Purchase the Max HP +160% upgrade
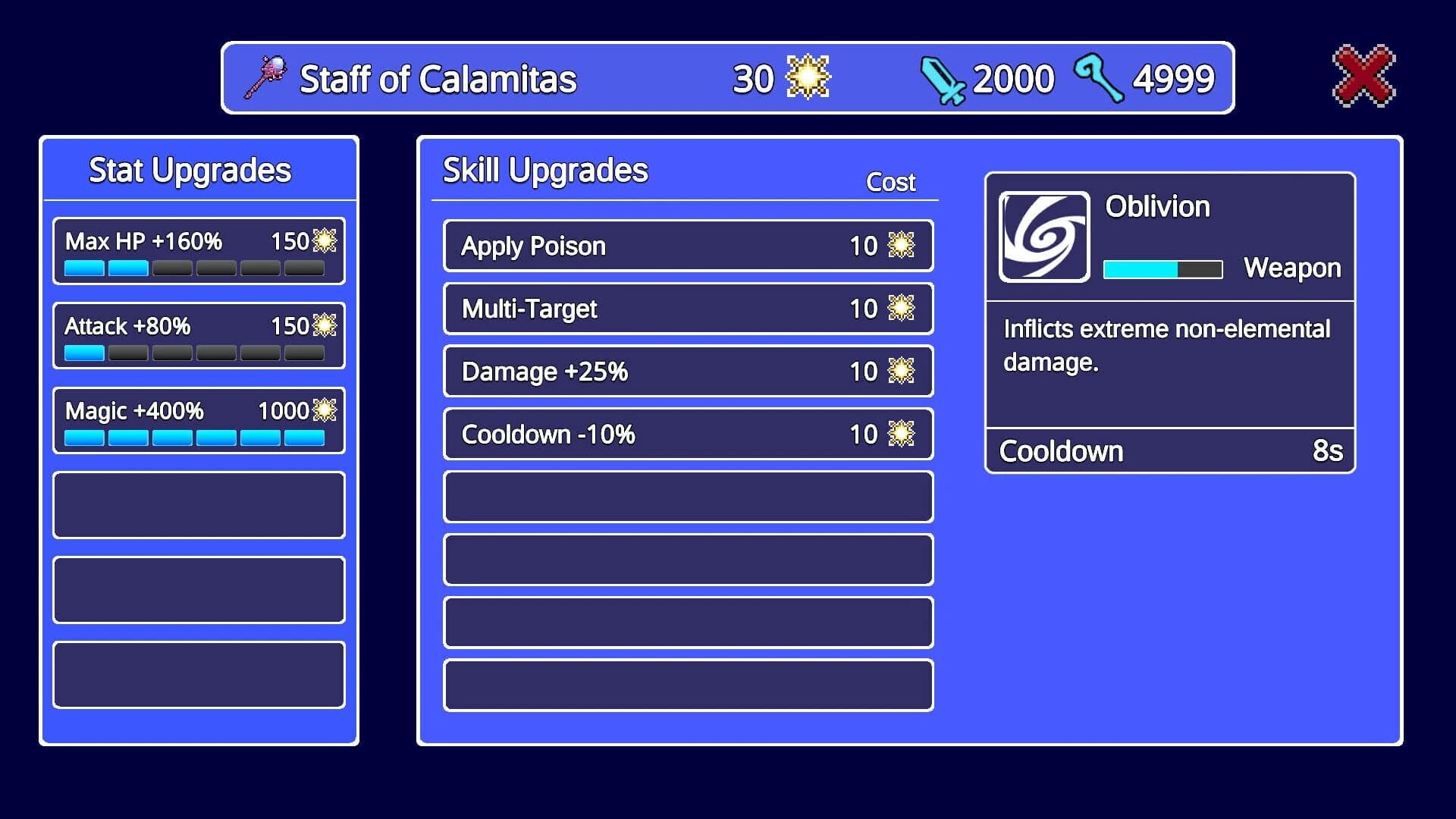This screenshot has width=1456, height=819. [199, 250]
